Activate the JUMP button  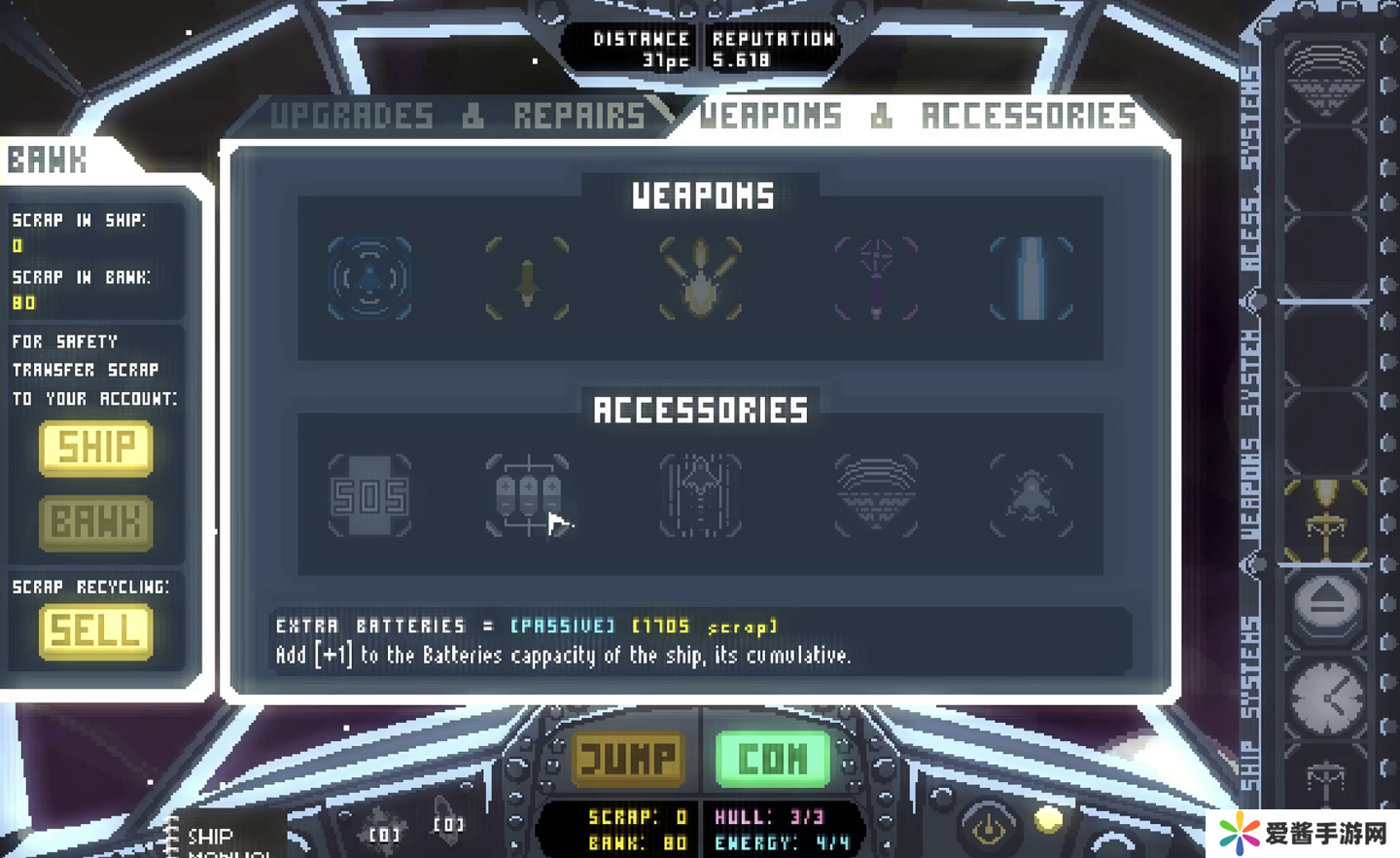click(x=628, y=758)
